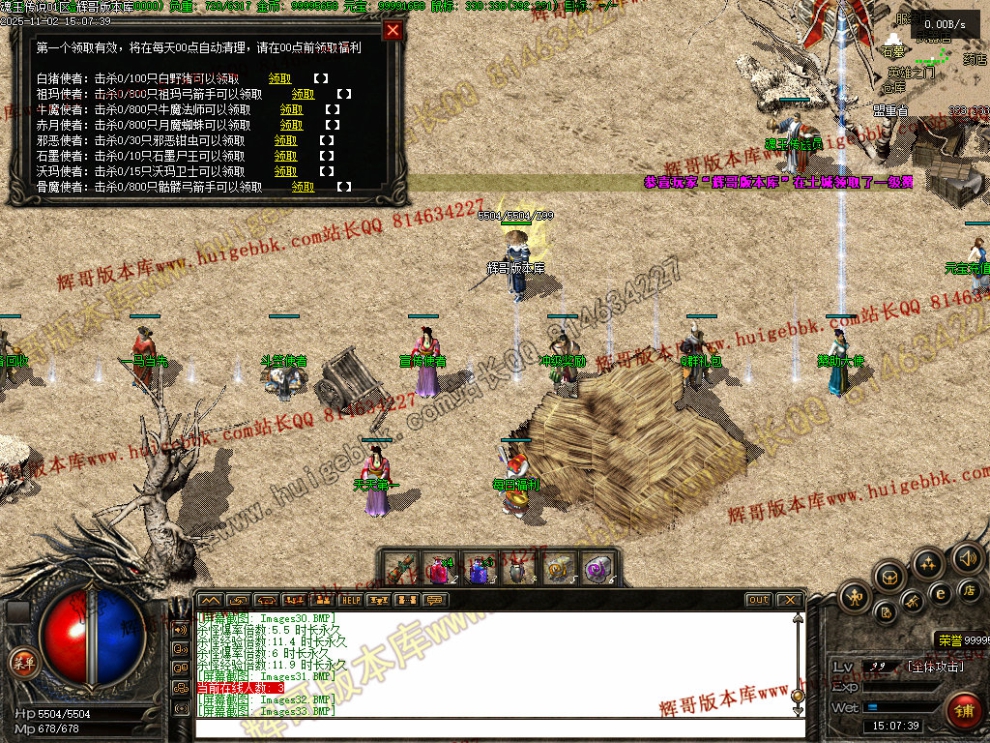The image size is (990, 743).
Task: Open the 店 shop round button
Action: click(968, 590)
